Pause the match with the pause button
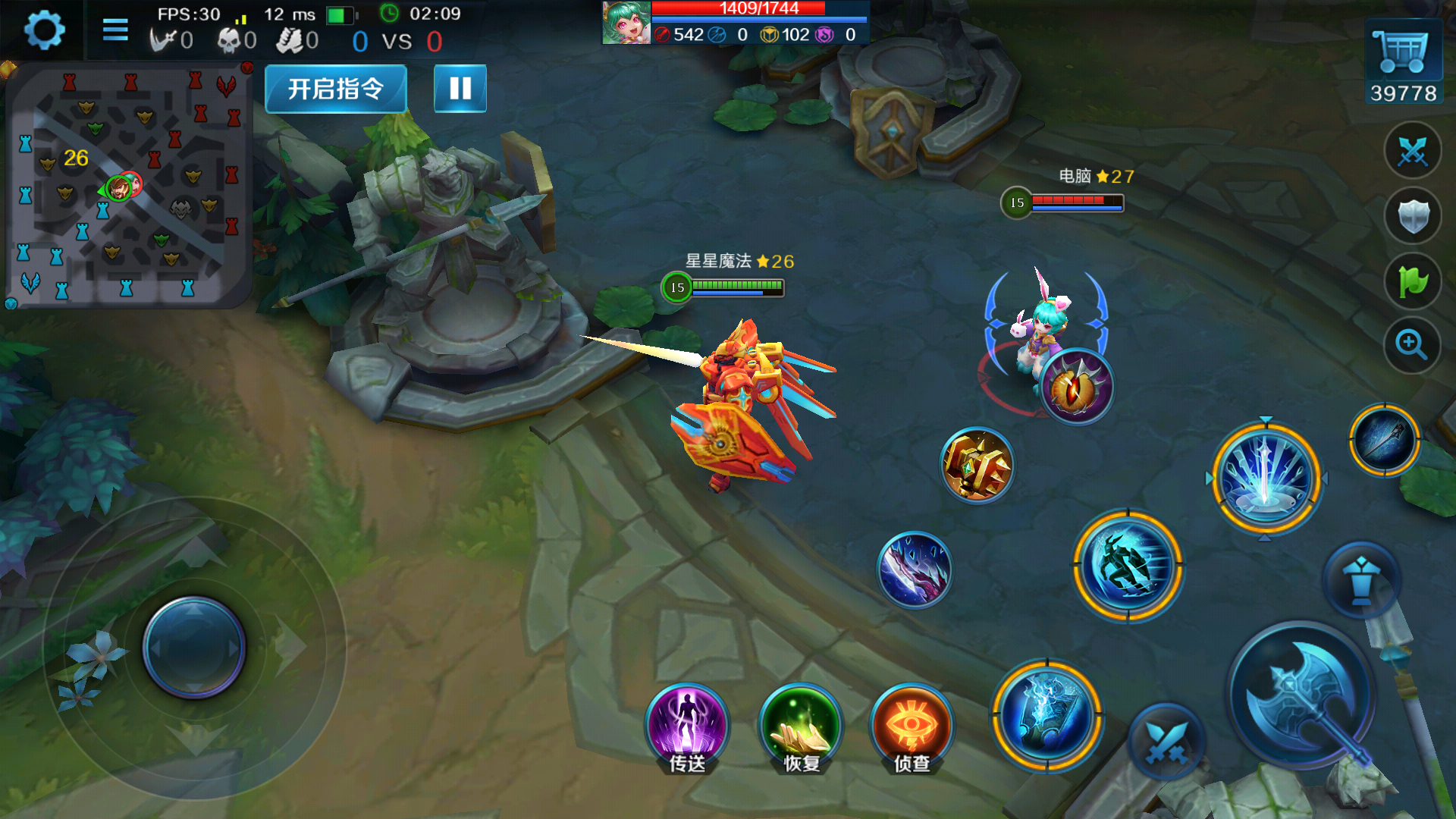1456x819 pixels. (x=460, y=89)
